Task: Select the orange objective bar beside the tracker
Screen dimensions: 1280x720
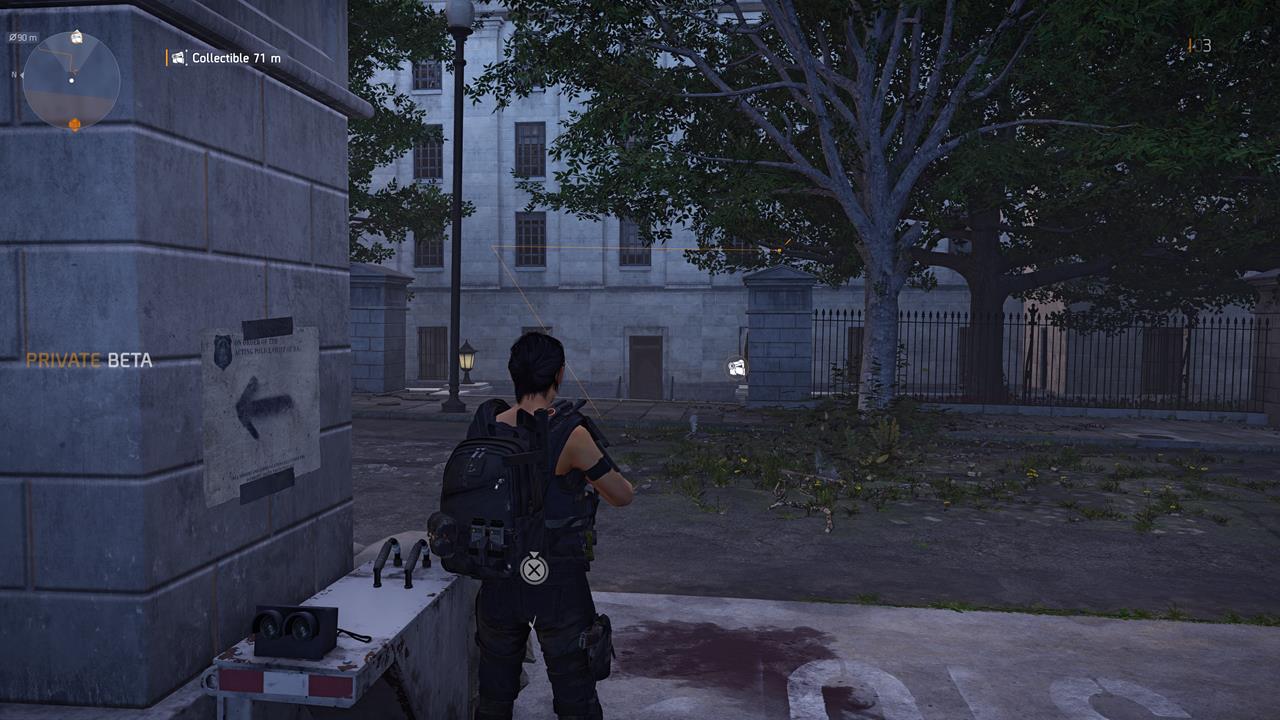Action: point(167,58)
